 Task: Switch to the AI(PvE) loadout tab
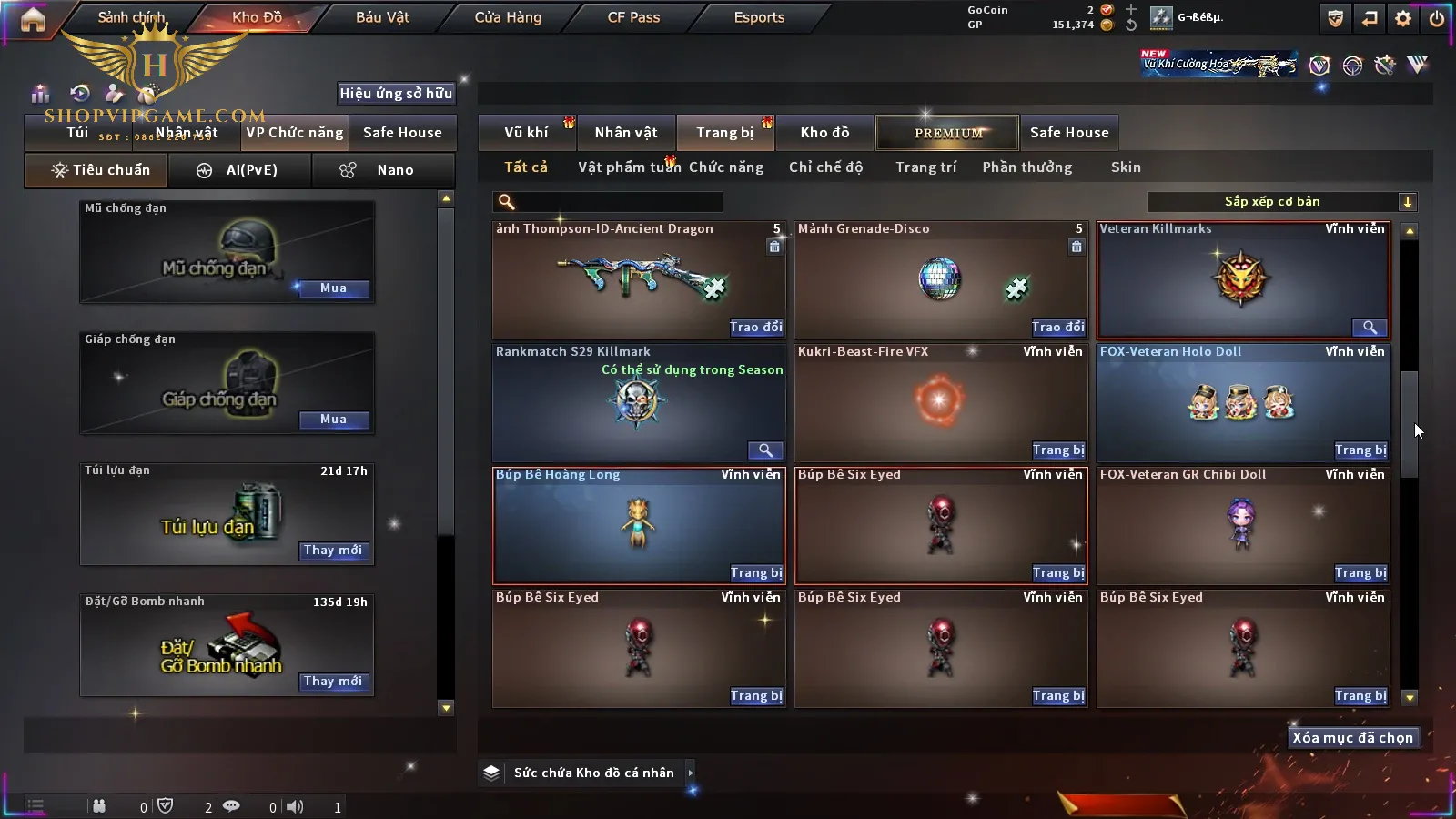[x=240, y=170]
